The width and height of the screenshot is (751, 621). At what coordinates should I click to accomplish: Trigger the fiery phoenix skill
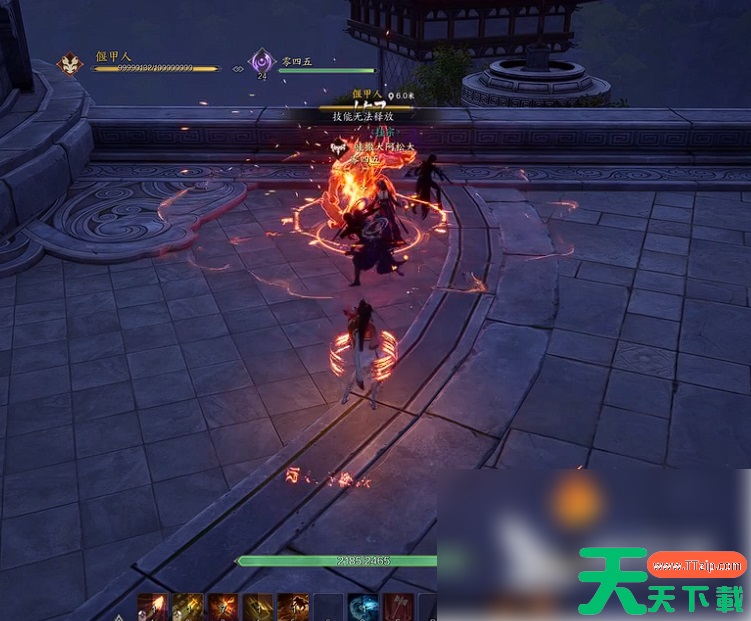point(222,607)
